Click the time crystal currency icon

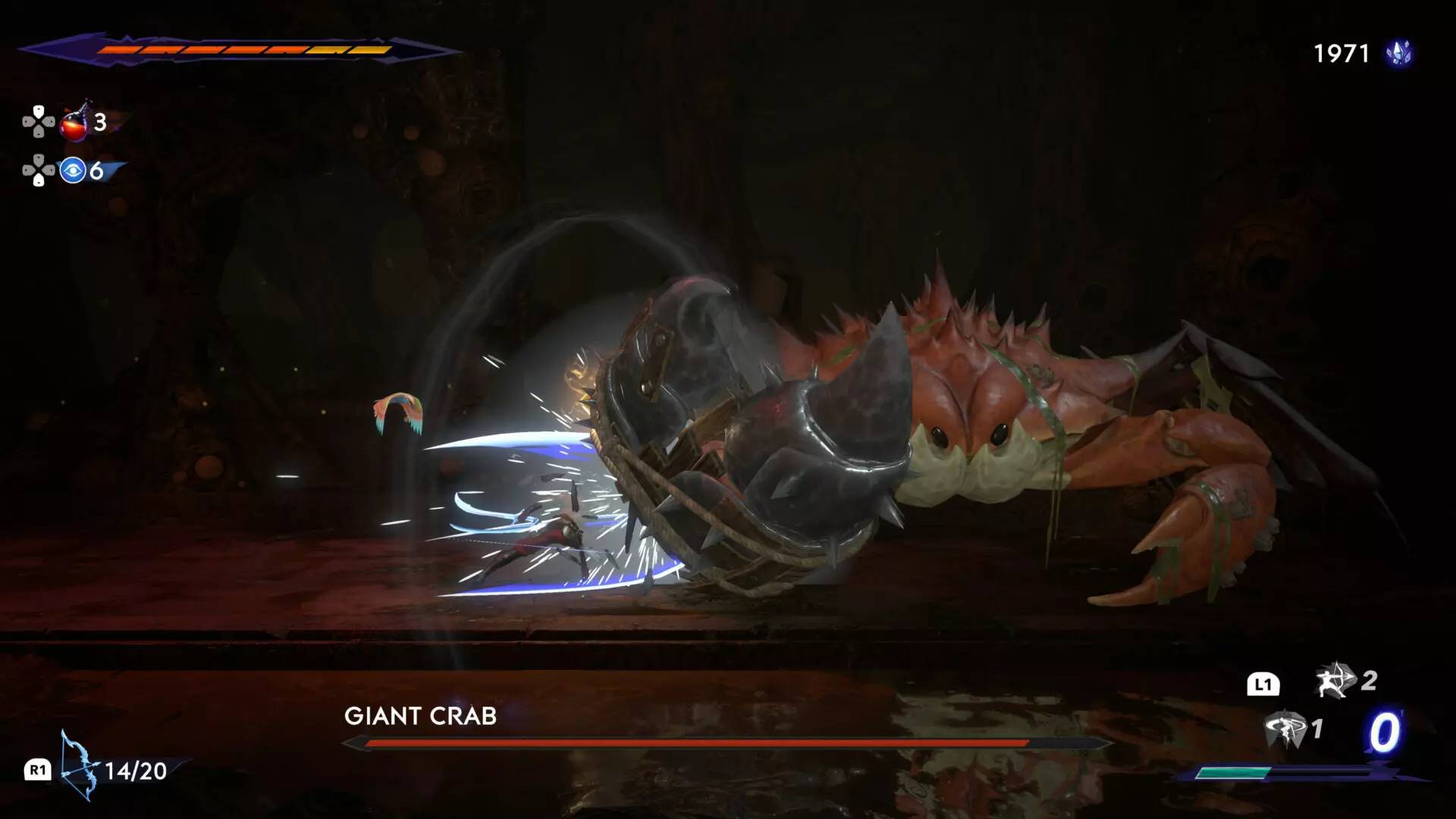coord(1399,53)
